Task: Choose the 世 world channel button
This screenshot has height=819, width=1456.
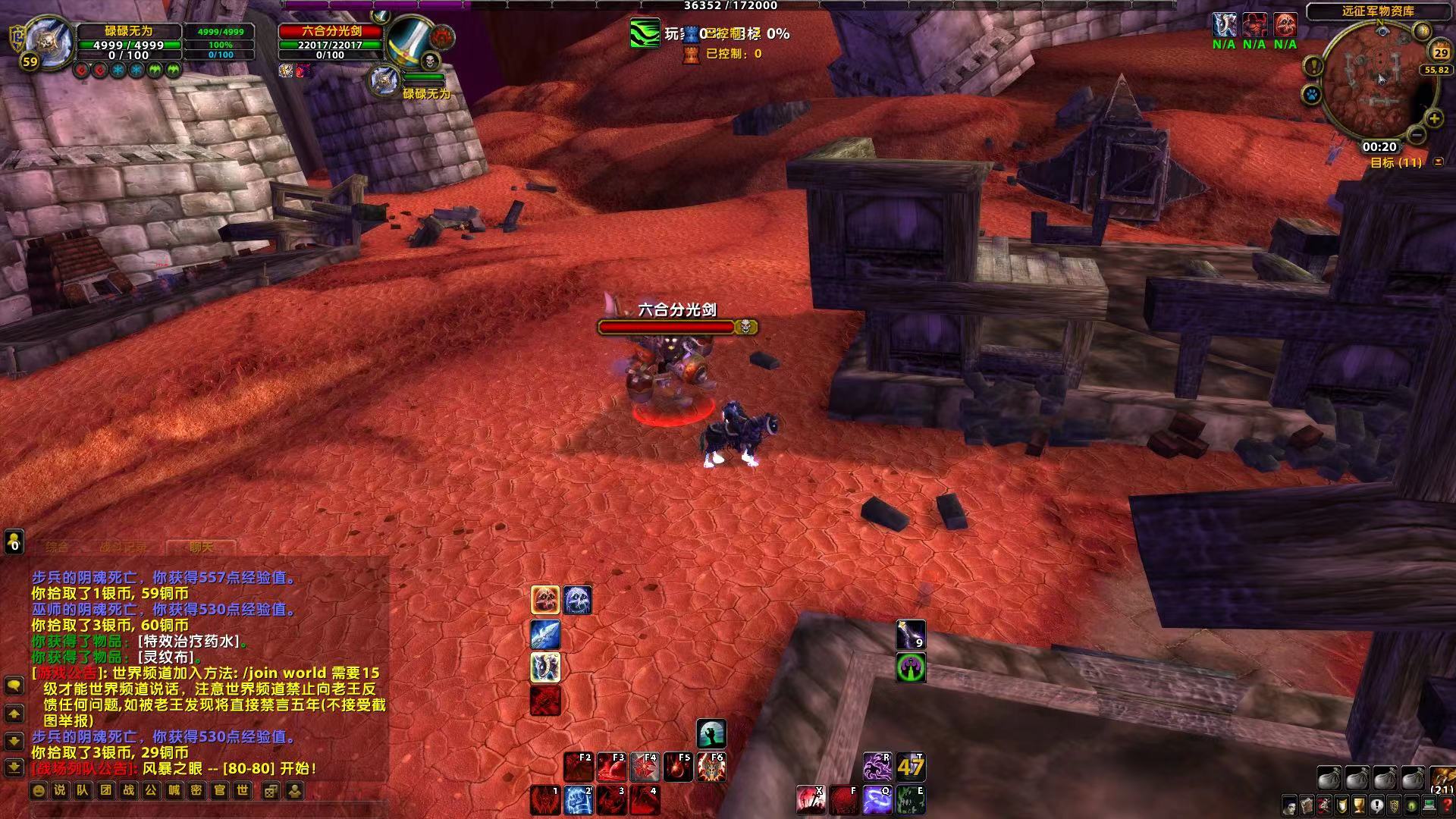Action: click(x=242, y=791)
